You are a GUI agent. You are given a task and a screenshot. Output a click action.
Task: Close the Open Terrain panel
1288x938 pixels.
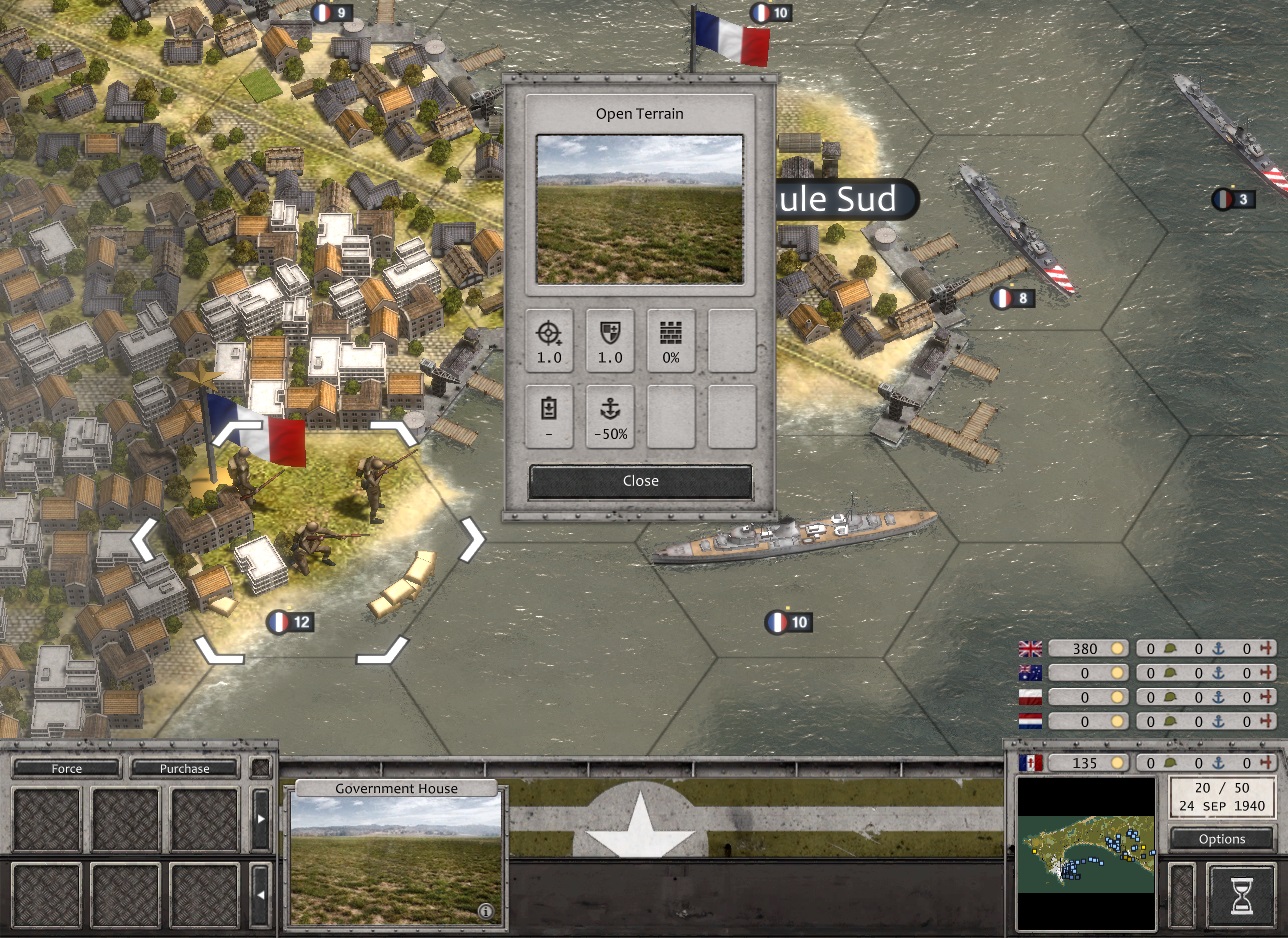(x=639, y=480)
